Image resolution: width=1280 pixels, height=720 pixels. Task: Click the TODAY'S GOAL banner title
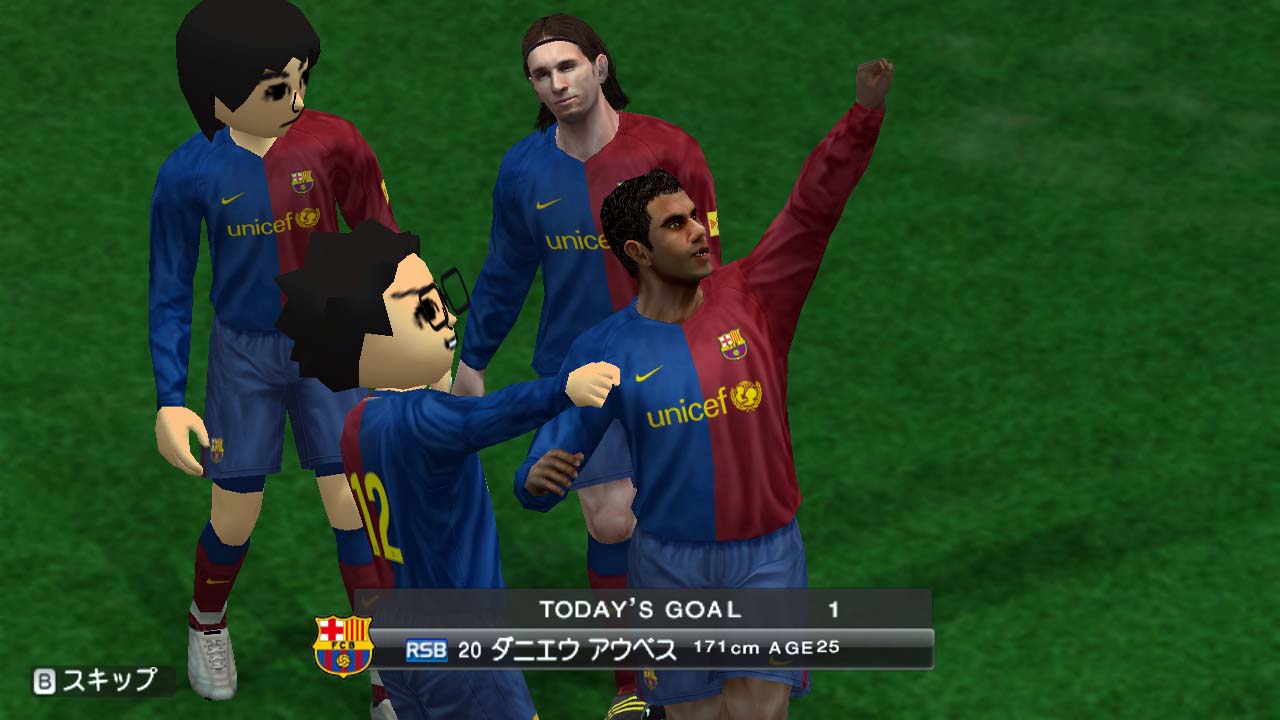(x=640, y=607)
